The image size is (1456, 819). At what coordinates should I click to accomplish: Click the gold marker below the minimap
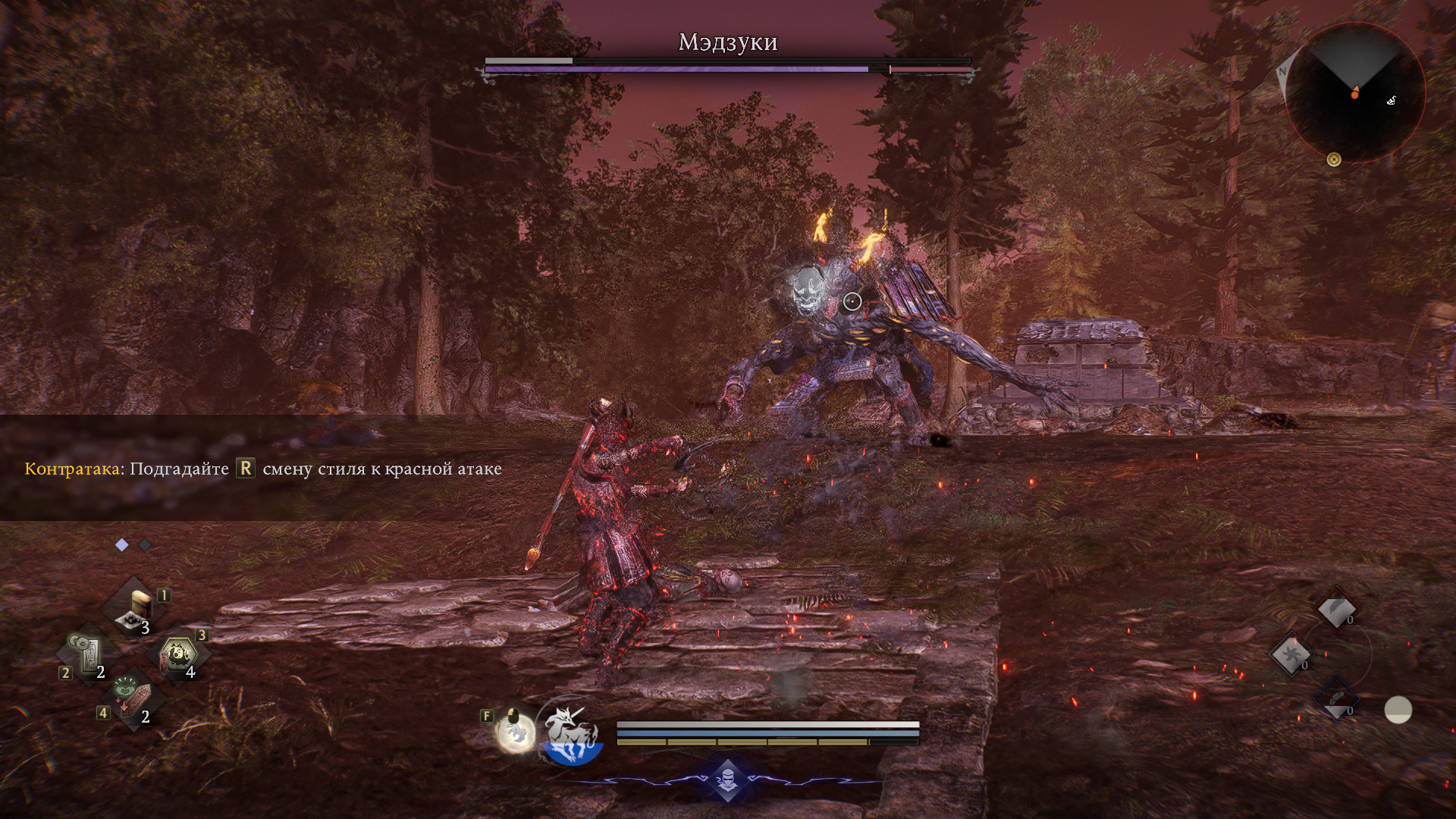[1334, 159]
